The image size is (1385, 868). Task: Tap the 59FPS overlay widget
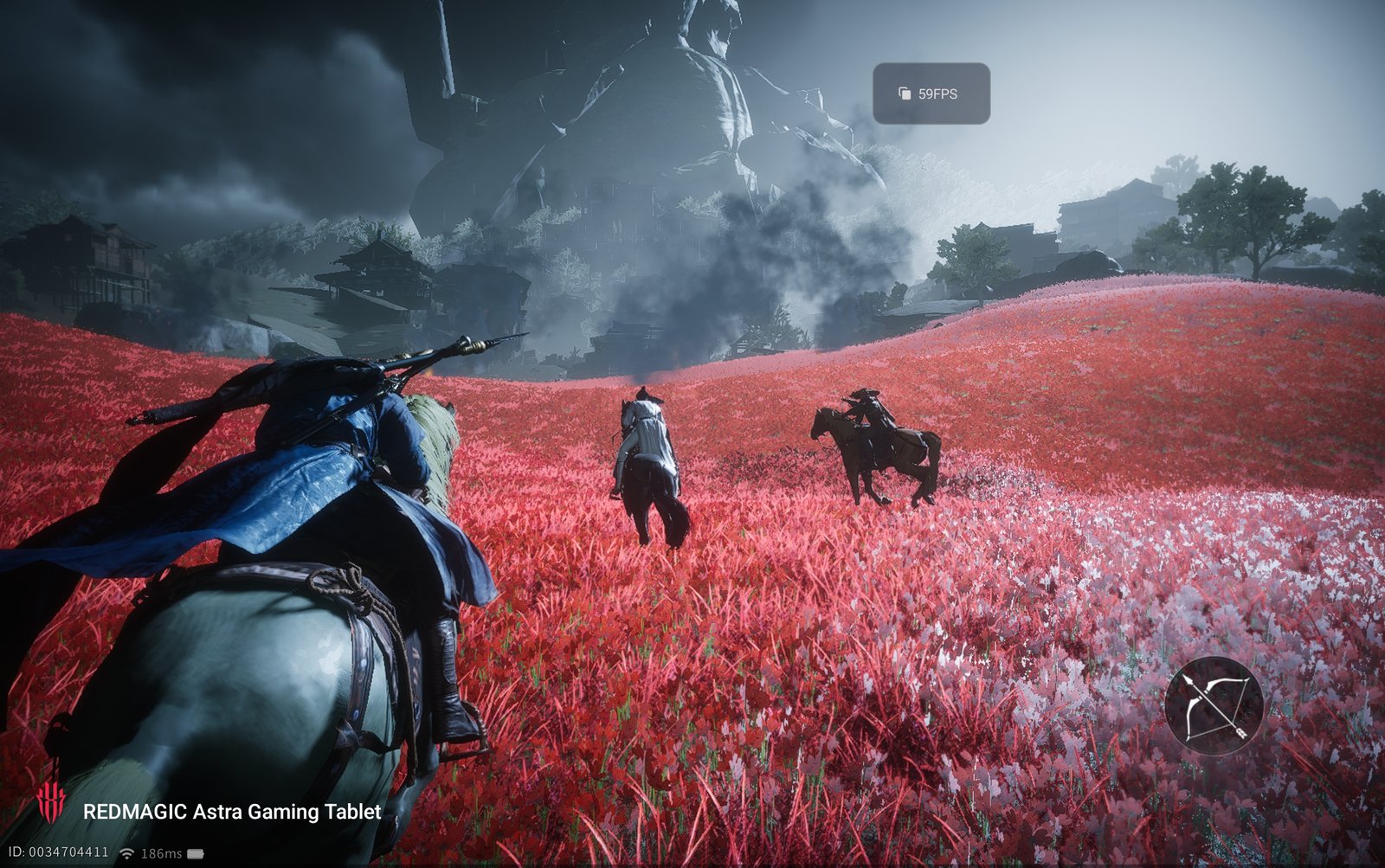pyautogui.click(x=931, y=93)
